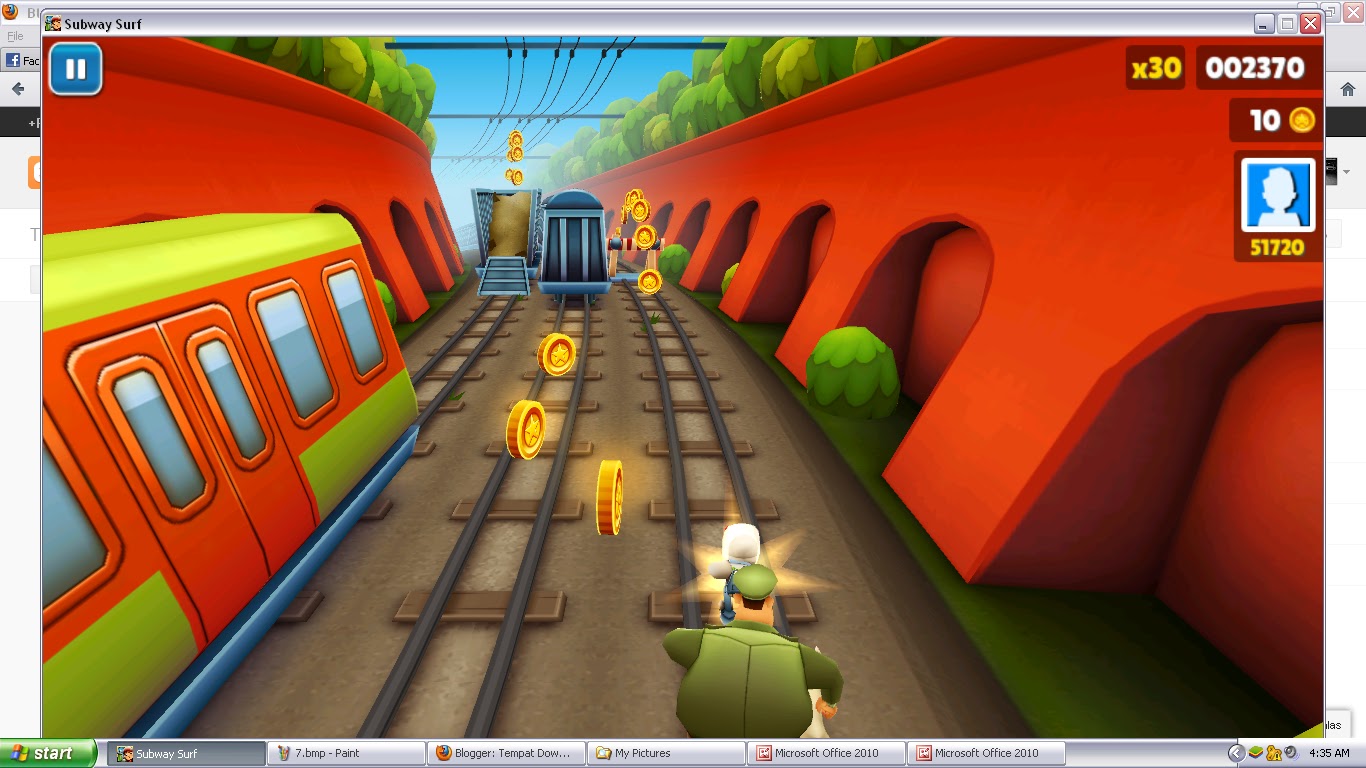1366x768 pixels.
Task: Open Firefox's File menu
Action: [15, 34]
